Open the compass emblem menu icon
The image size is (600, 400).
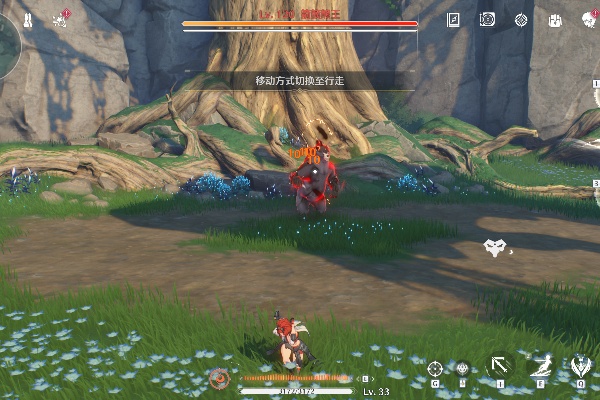tap(521, 20)
